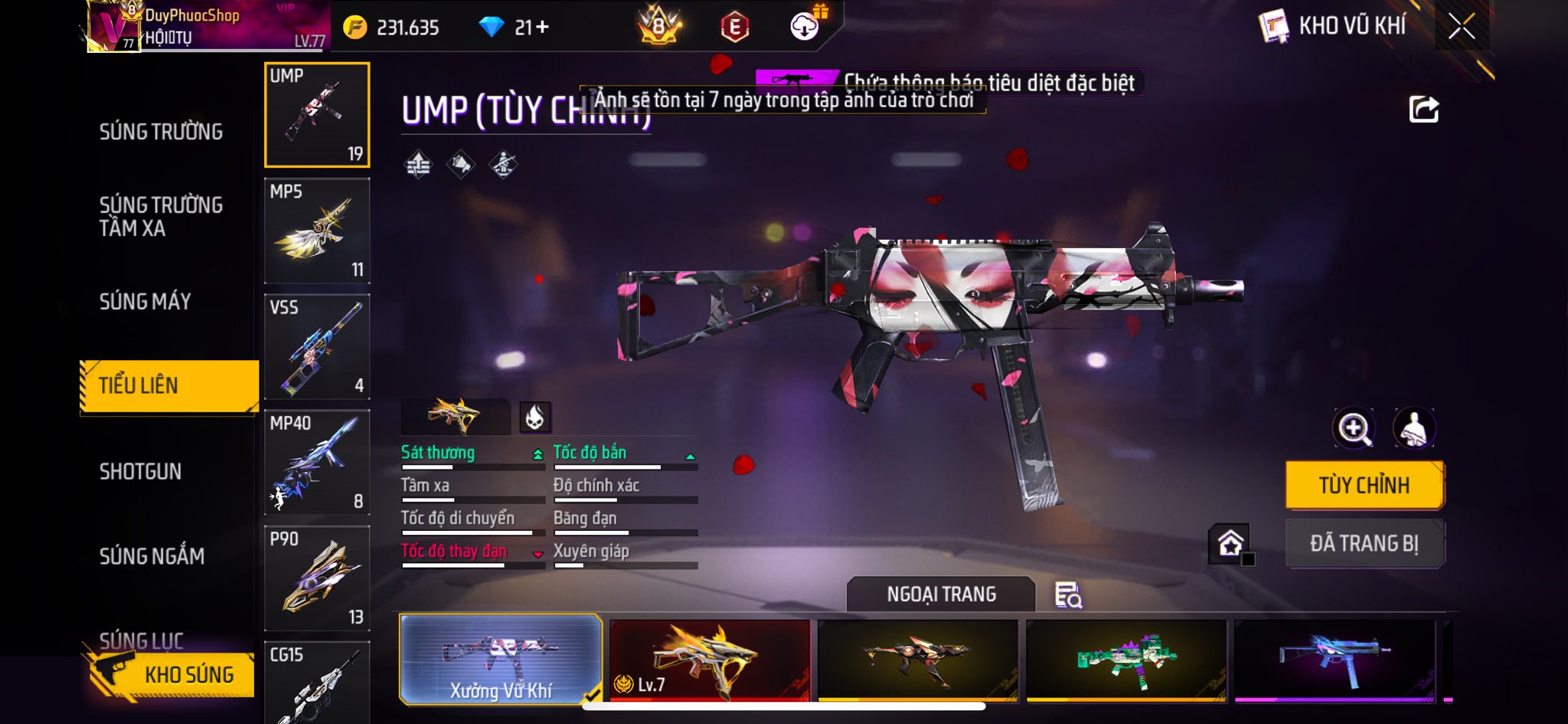Click the Tùy Chỉnh customize button
This screenshot has width=1568, height=724.
[x=1364, y=485]
